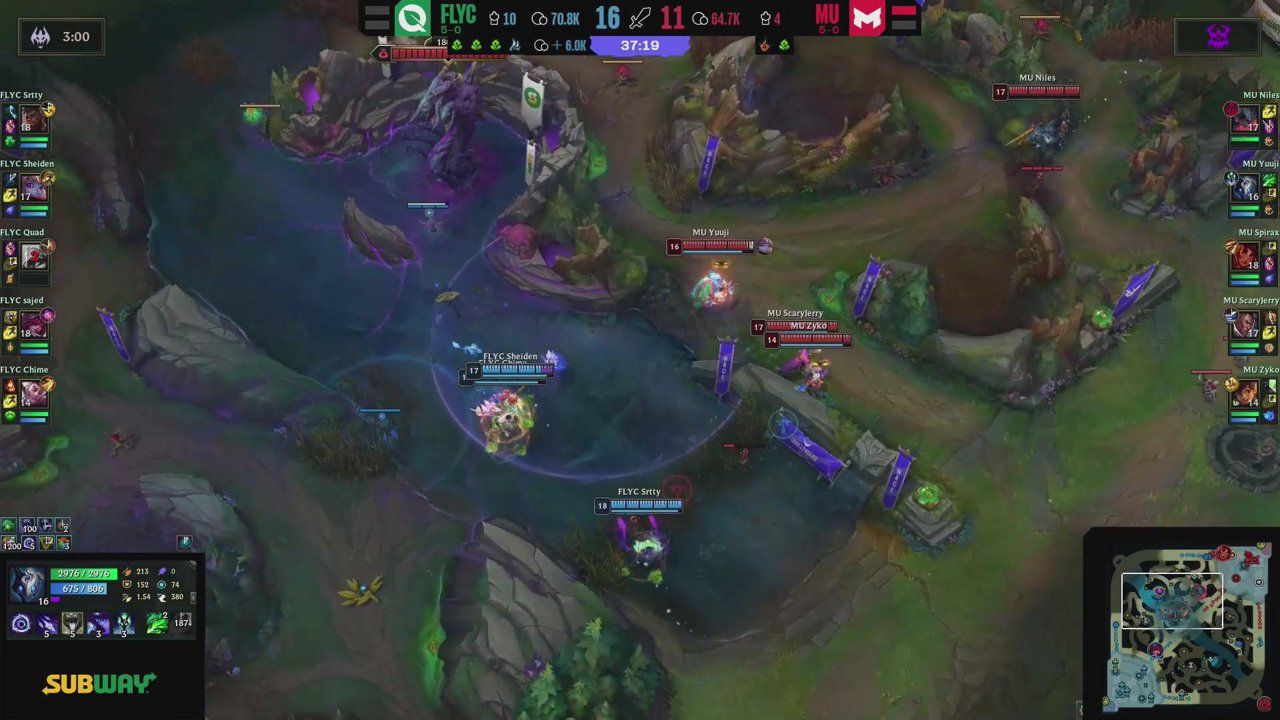Image resolution: width=1280 pixels, height=720 pixels.
Task: Click the ward item priced 1200 gold
Action: click(9, 541)
